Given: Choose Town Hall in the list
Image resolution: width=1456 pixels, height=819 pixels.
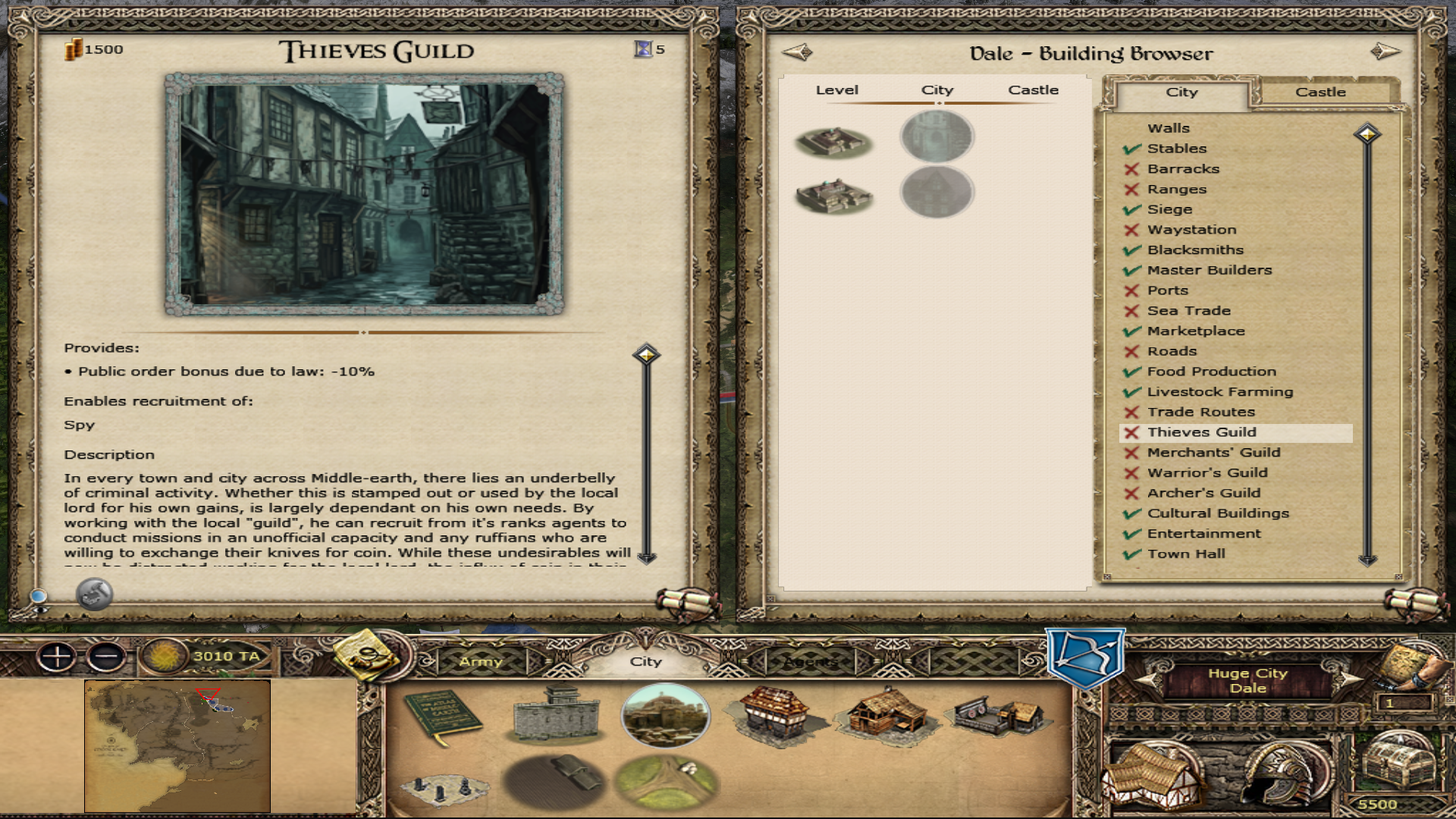Looking at the screenshot, I should pos(1186,554).
